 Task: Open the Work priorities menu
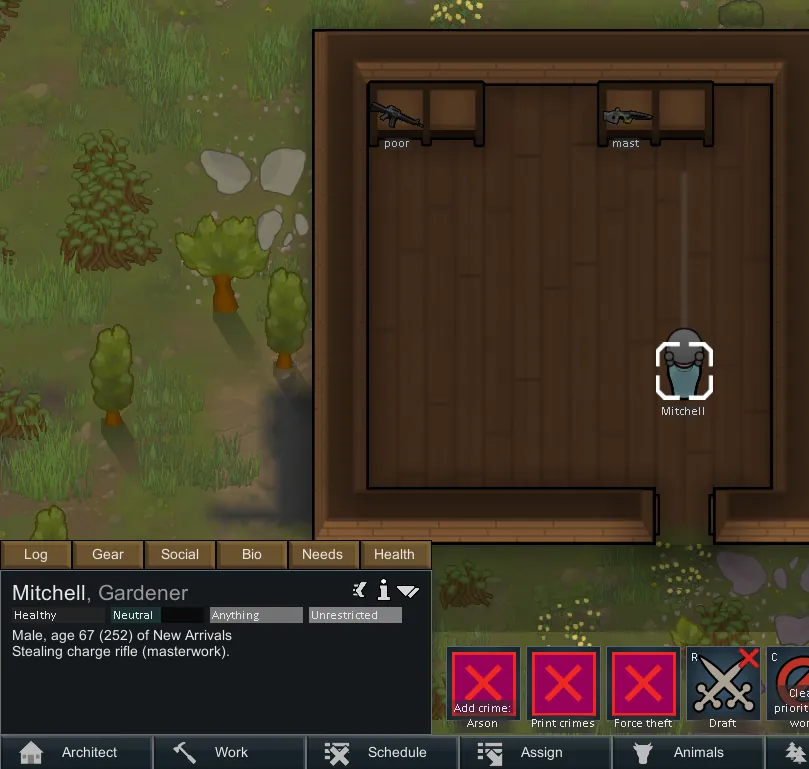(x=229, y=752)
